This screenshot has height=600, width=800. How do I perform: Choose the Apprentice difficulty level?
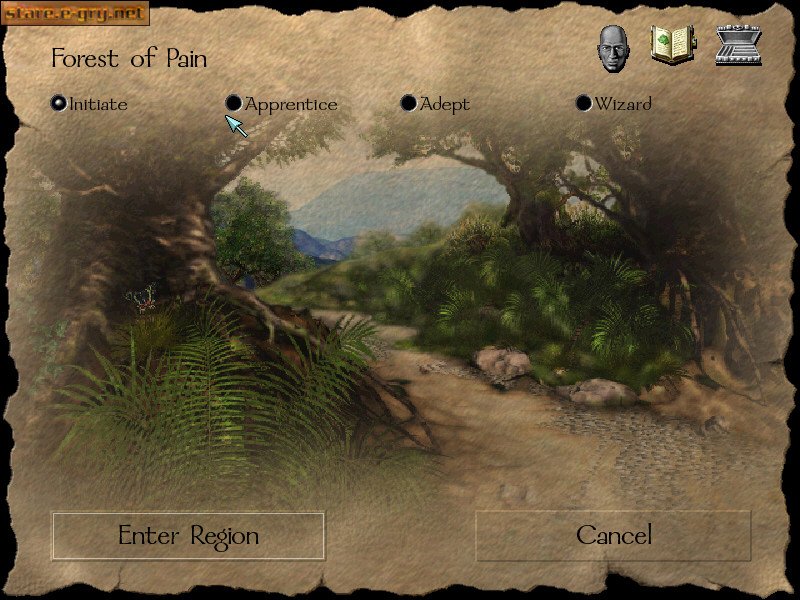(234, 103)
